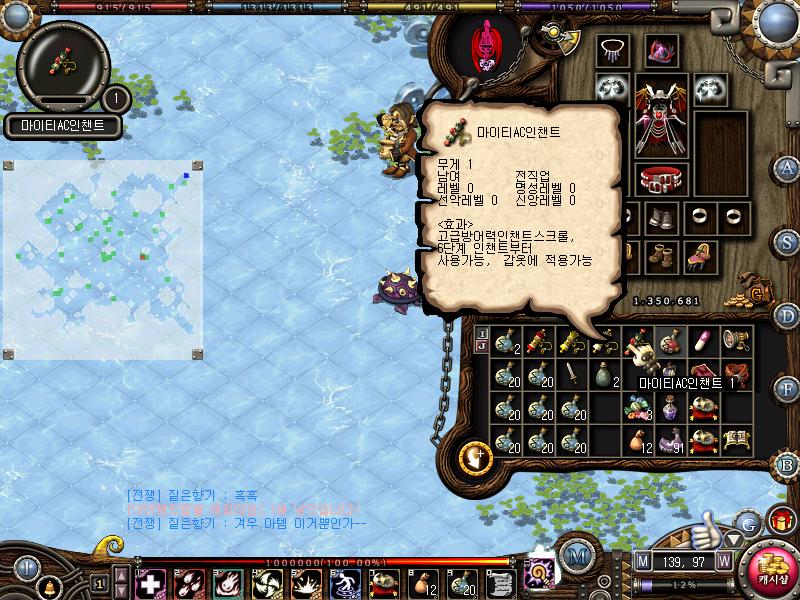Select the candy stack in inventory
Viewport: 800px width, 600px height.
click(x=638, y=407)
